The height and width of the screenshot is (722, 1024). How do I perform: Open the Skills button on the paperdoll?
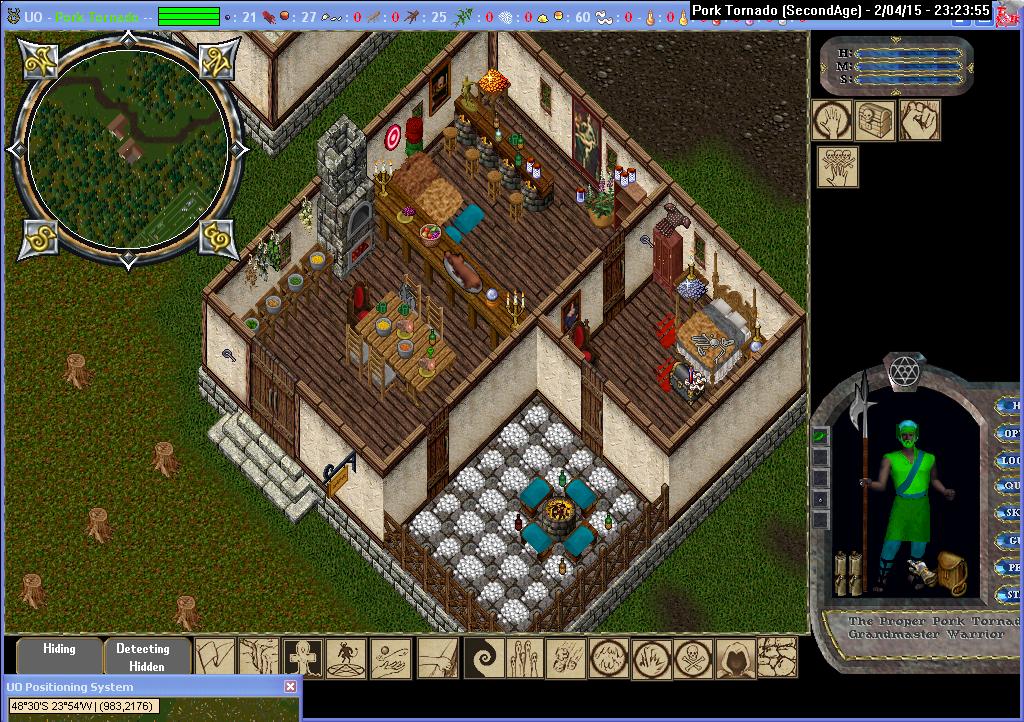(x=1012, y=513)
